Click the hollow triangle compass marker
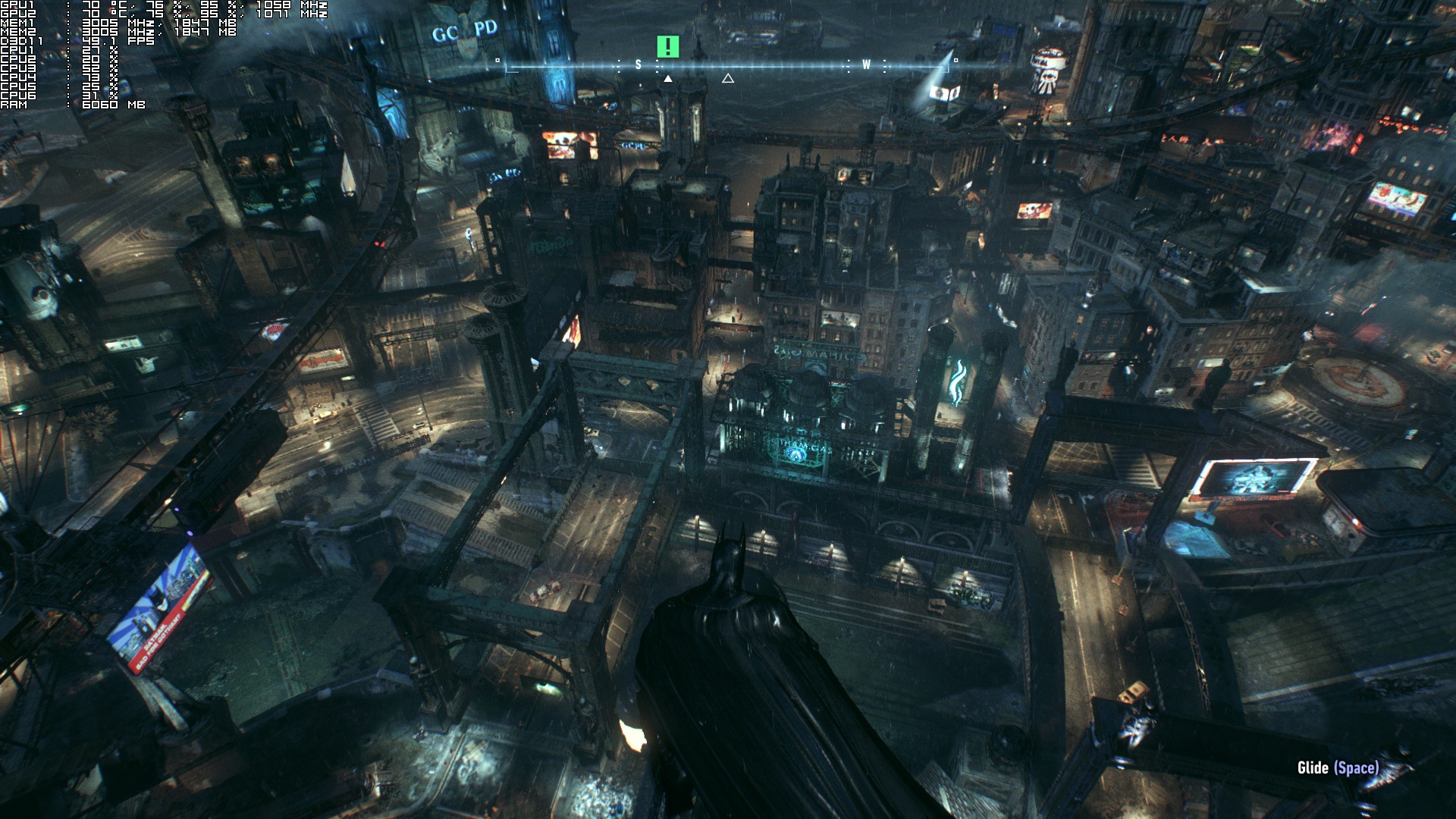Viewport: 1456px width, 819px height. [728, 78]
